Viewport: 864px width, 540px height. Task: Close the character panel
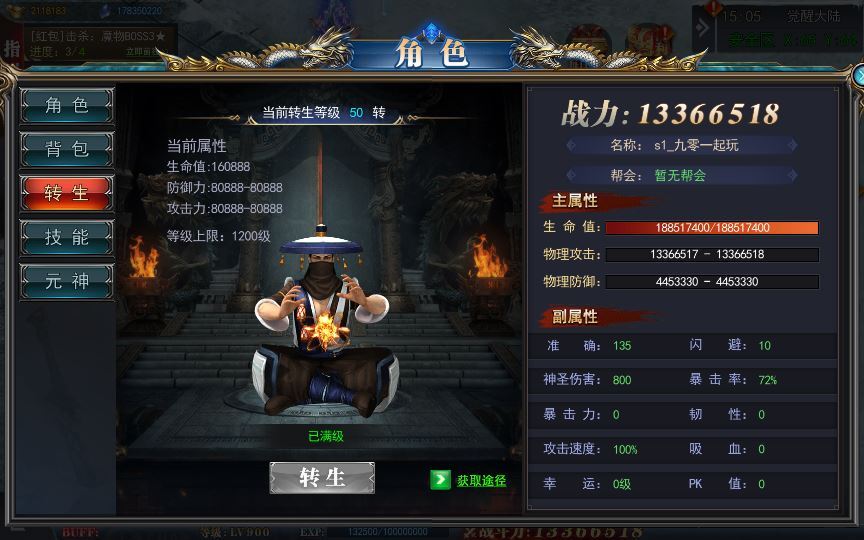click(x=859, y=76)
